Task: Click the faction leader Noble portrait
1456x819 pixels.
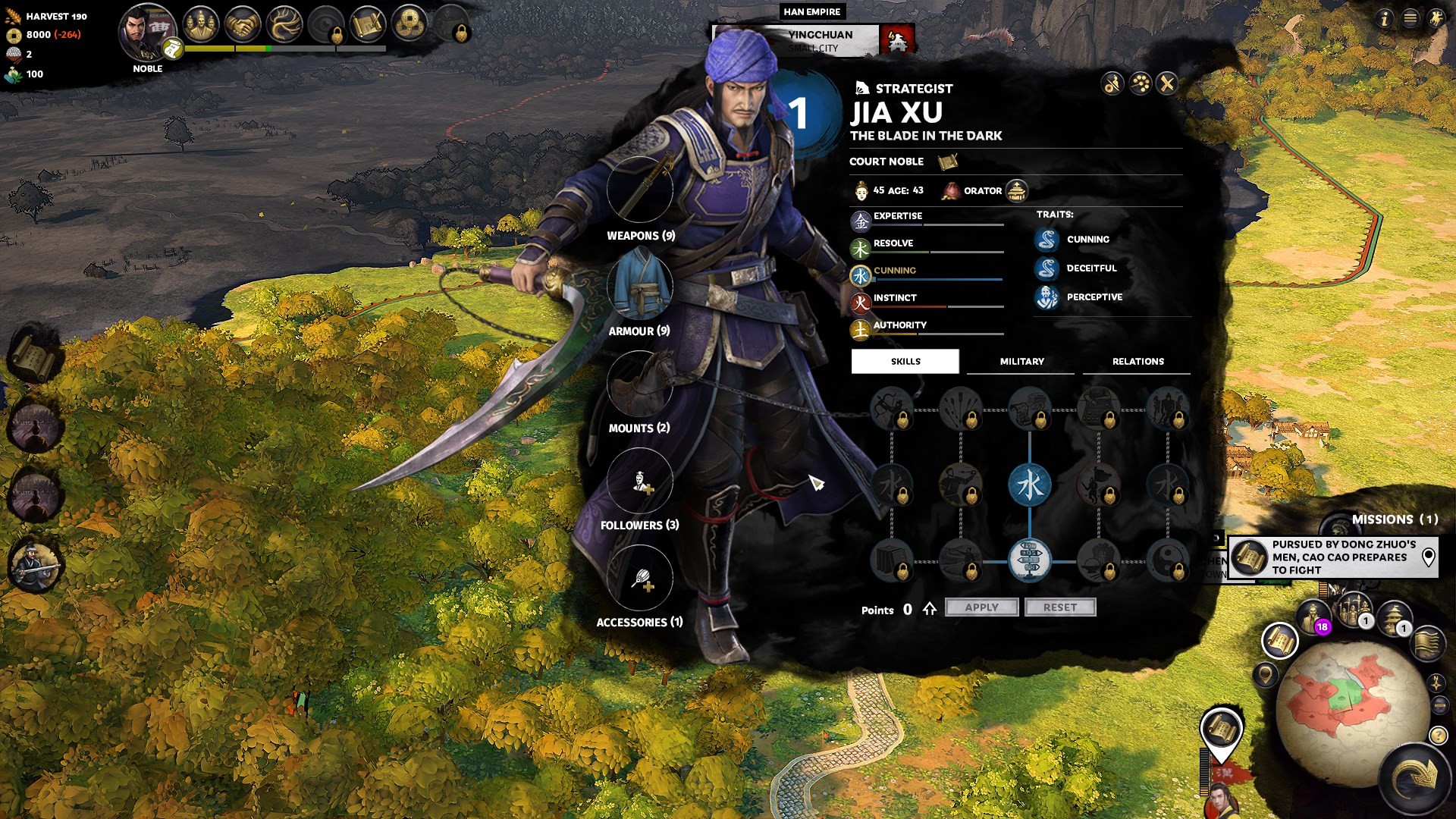Action: click(145, 30)
